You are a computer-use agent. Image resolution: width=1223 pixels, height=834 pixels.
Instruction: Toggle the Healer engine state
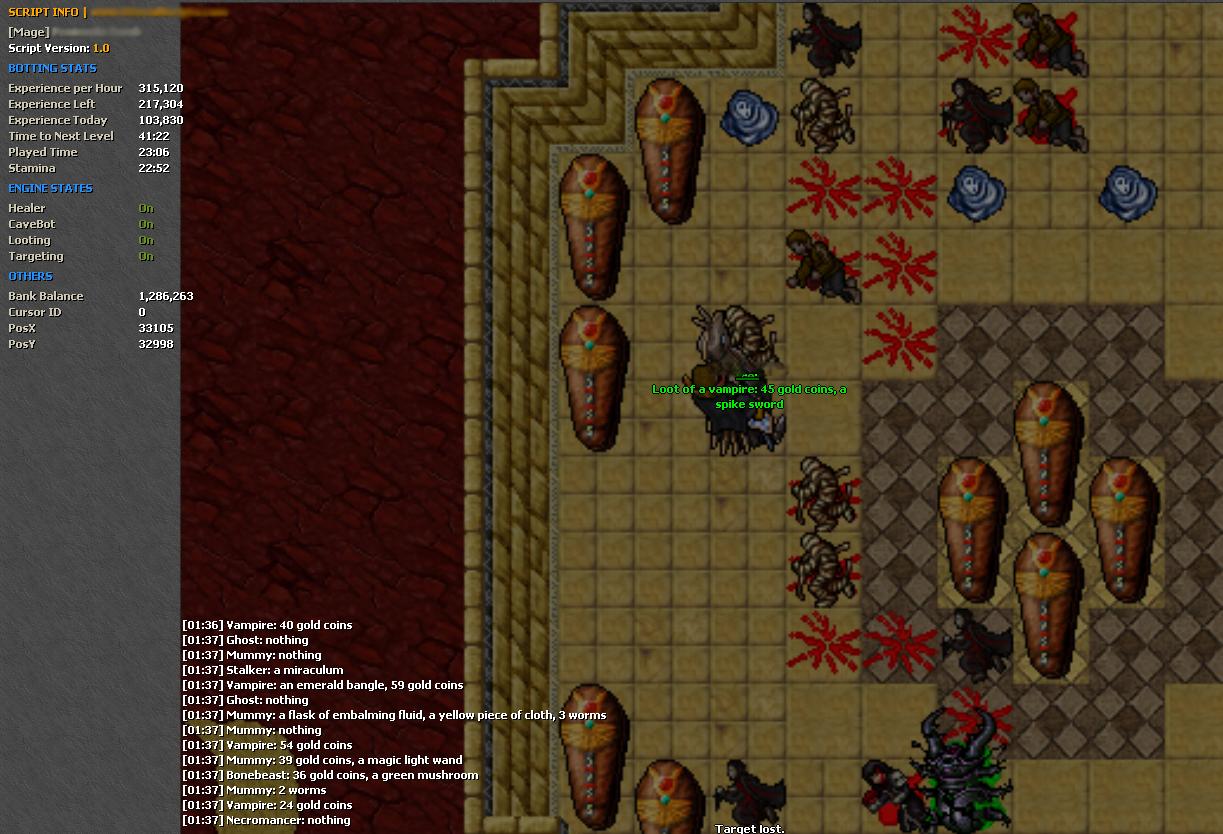[146, 208]
